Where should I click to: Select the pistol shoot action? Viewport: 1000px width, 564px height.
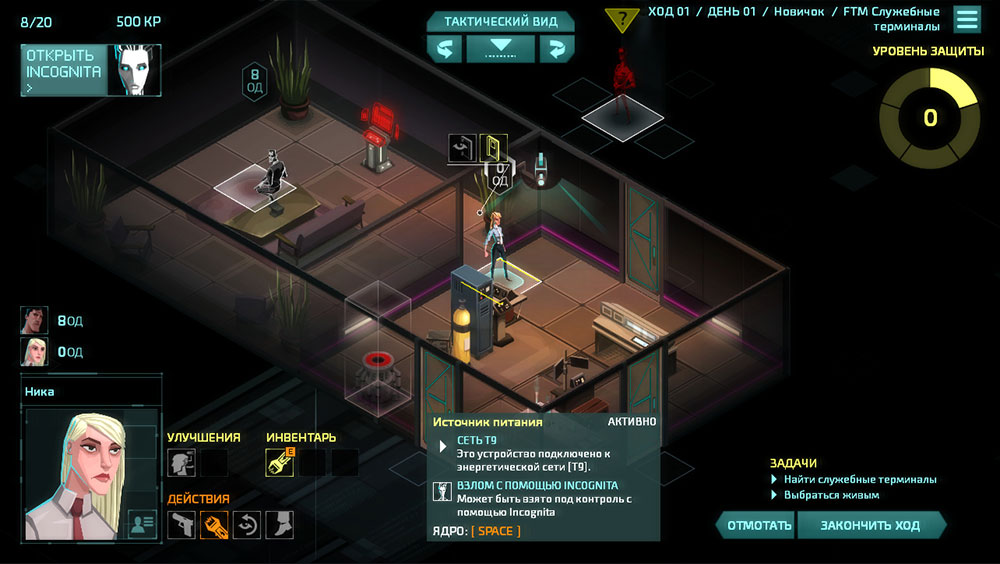[x=181, y=525]
